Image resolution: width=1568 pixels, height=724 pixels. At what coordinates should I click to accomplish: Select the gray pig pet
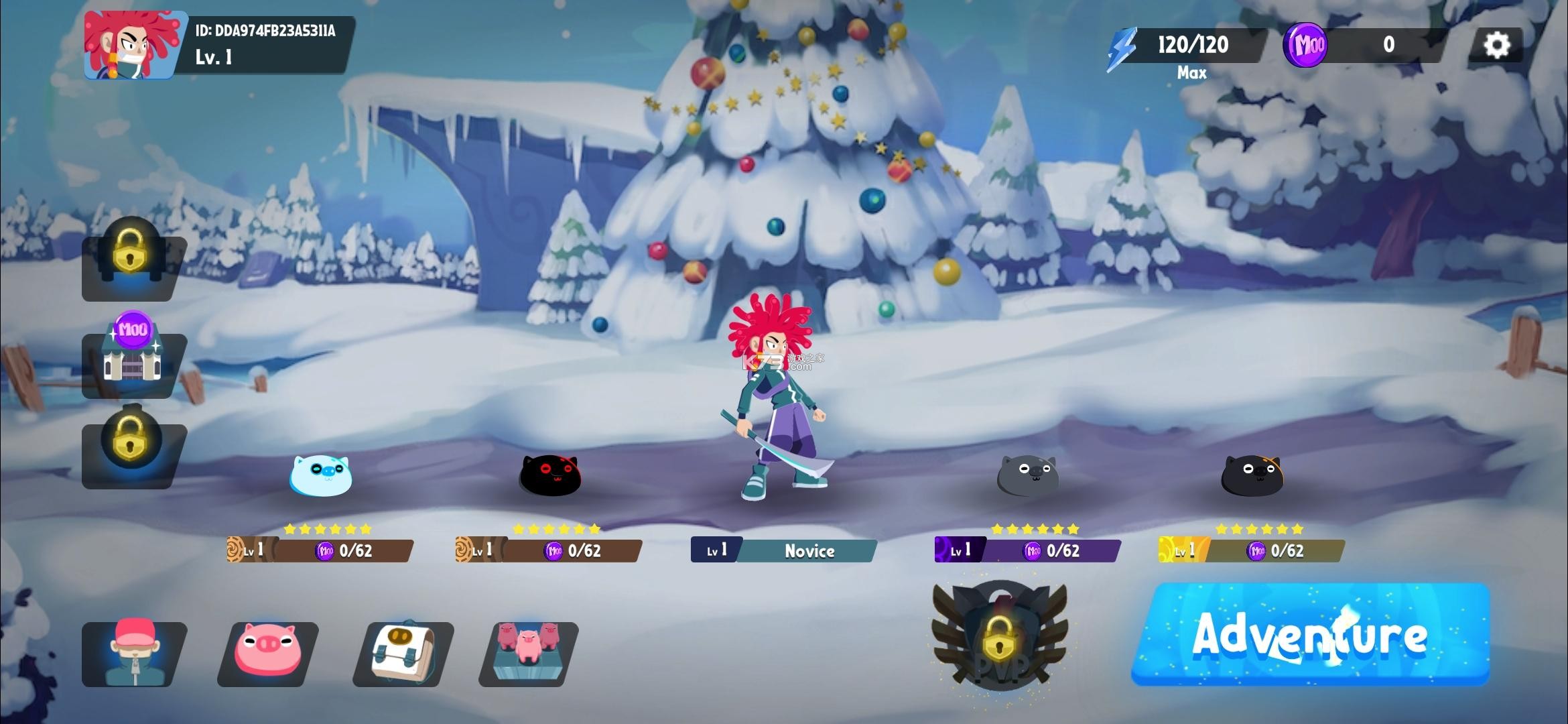tap(1028, 475)
